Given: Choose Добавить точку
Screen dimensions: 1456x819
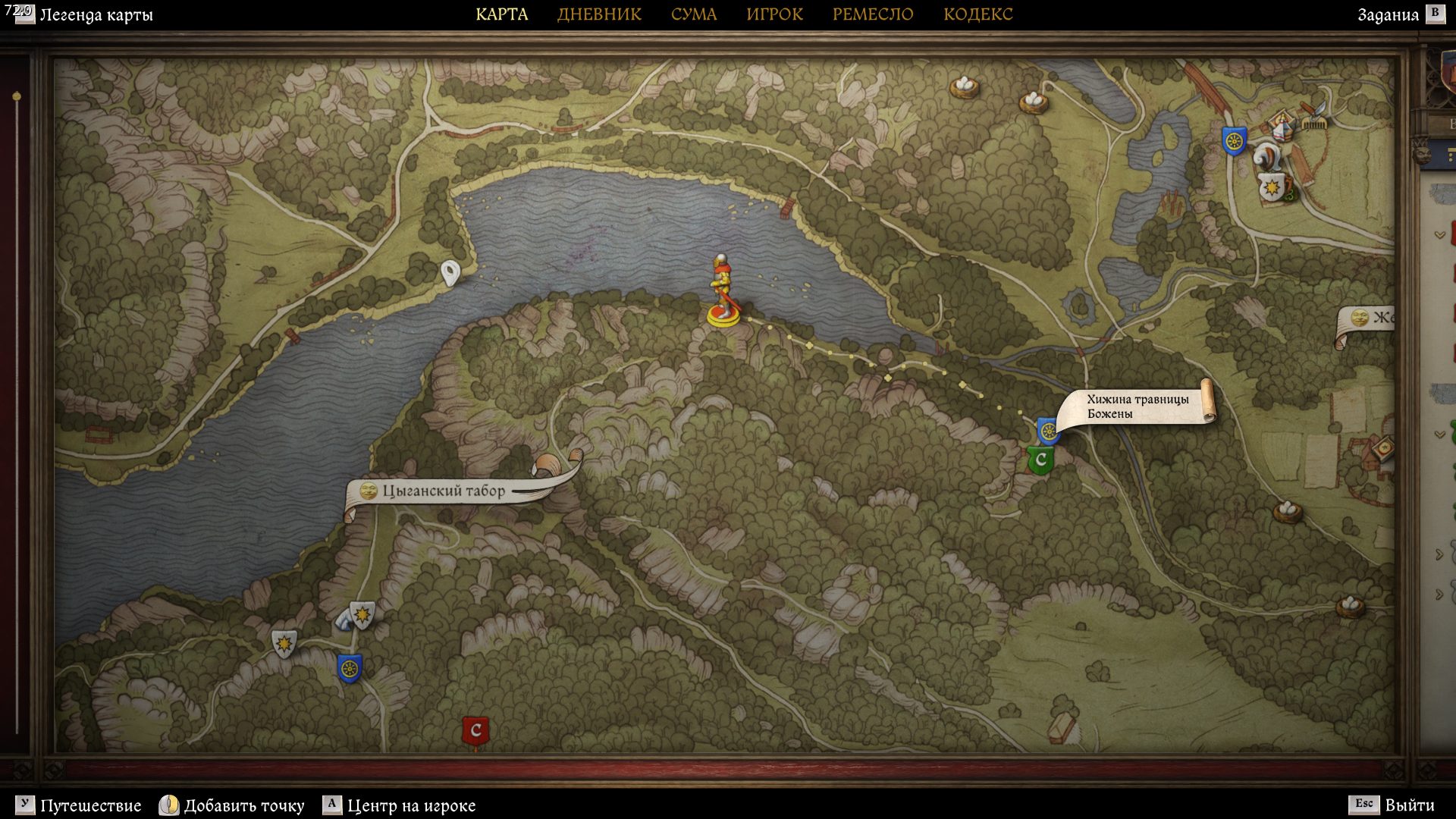Looking at the screenshot, I should (243, 805).
